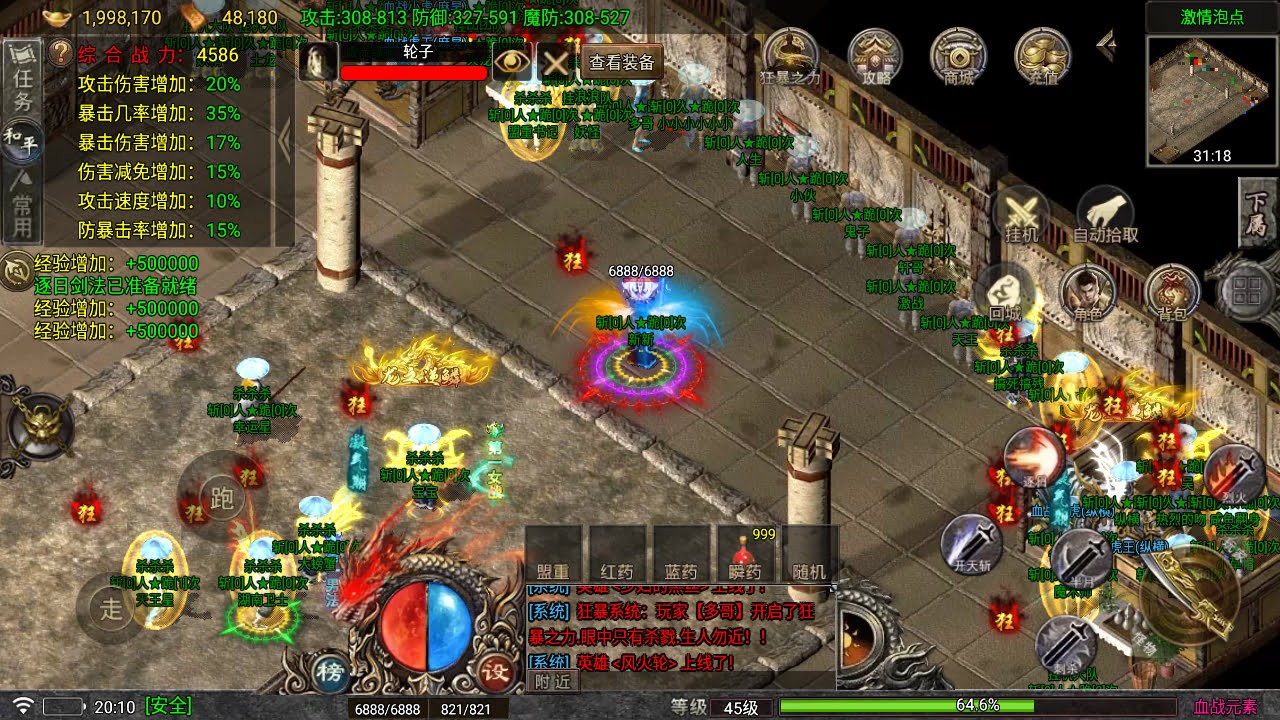The image size is (1280, 720).
Task: Toggle the 和平 attack mode button
Action: click(22, 140)
